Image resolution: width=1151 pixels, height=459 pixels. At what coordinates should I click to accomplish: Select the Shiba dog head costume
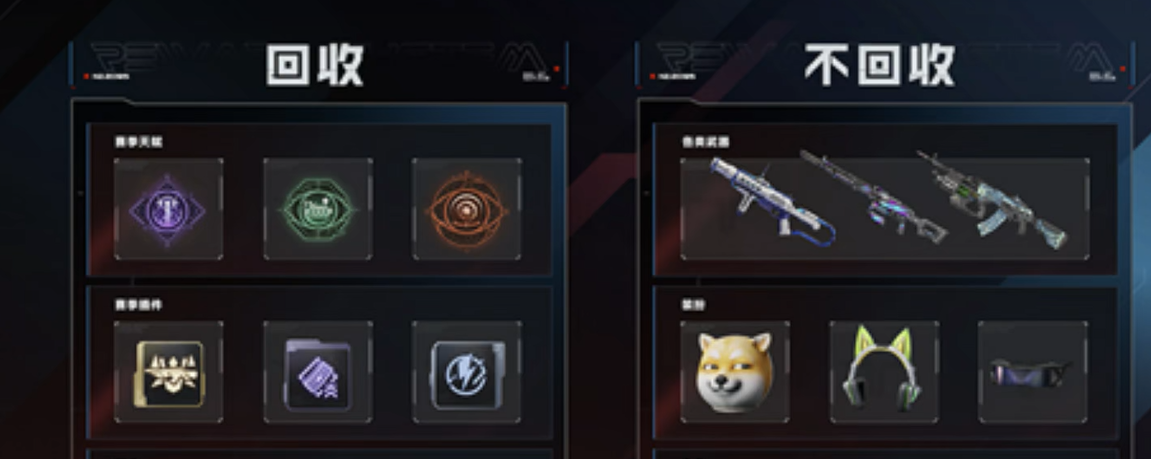point(734,372)
